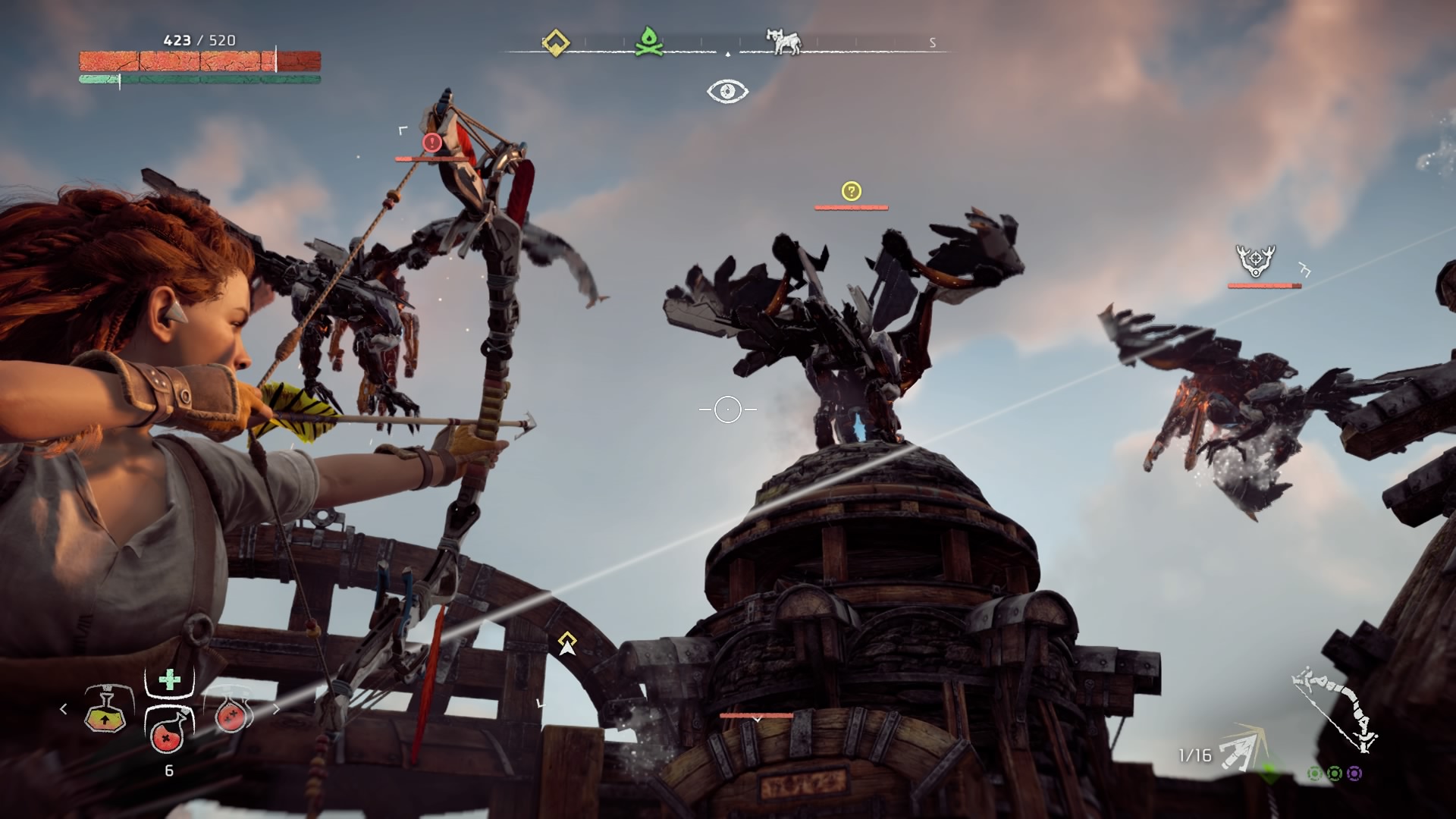The image size is (1456, 819).
Task: Cycle items with the left arrow
Action: (x=64, y=709)
